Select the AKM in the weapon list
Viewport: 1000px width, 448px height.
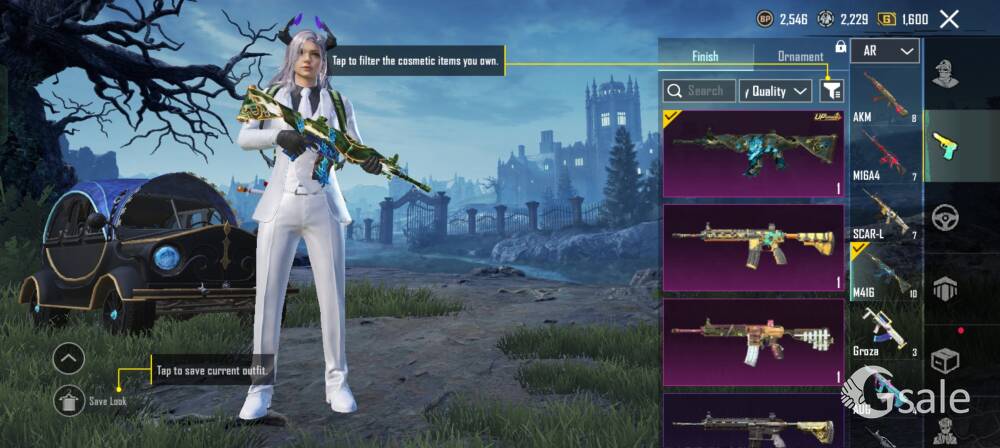(886, 95)
